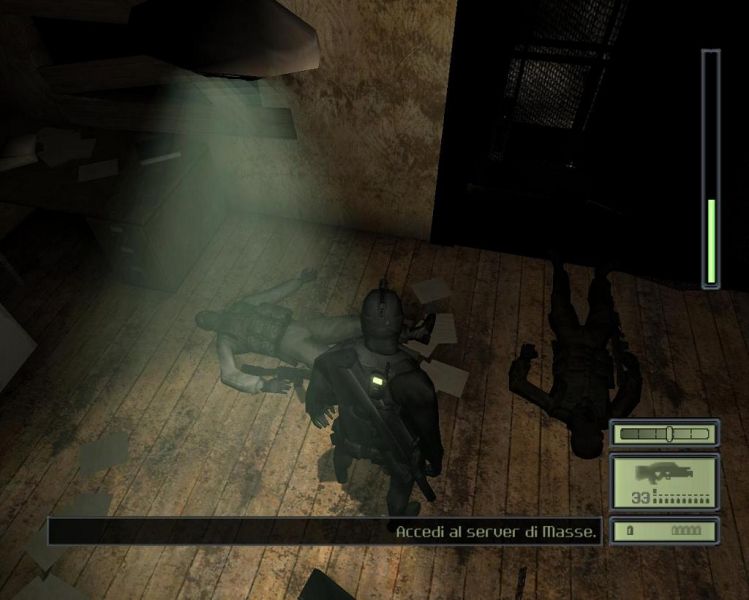The image size is (749, 600).
Task: Open the 'Accedi al server di Masse' objective
Action: pyautogui.click(x=496, y=532)
